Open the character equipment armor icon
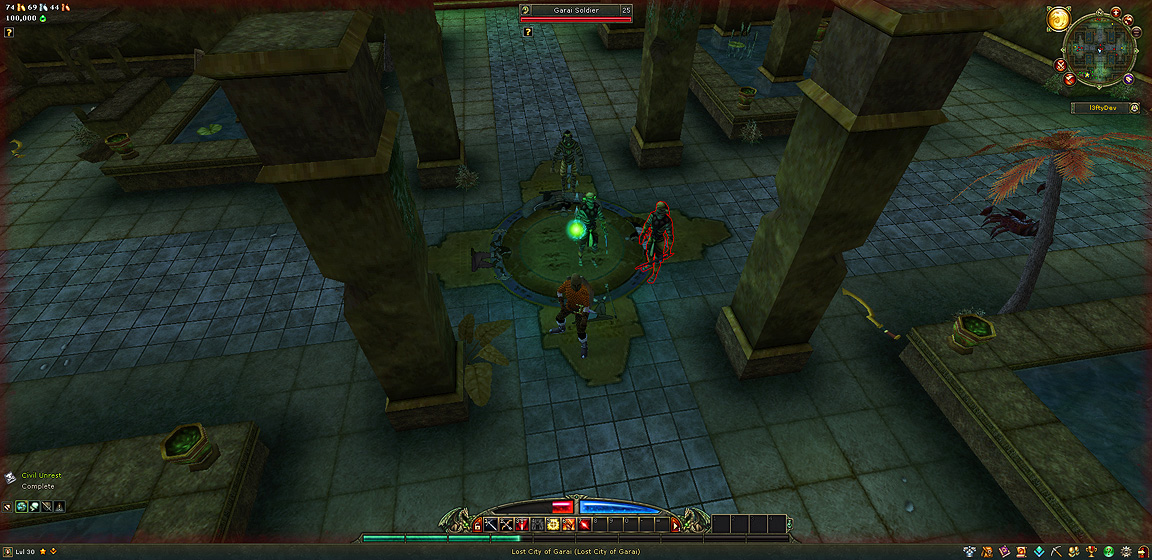Viewport: 1152px width, 560px height. [x=969, y=552]
